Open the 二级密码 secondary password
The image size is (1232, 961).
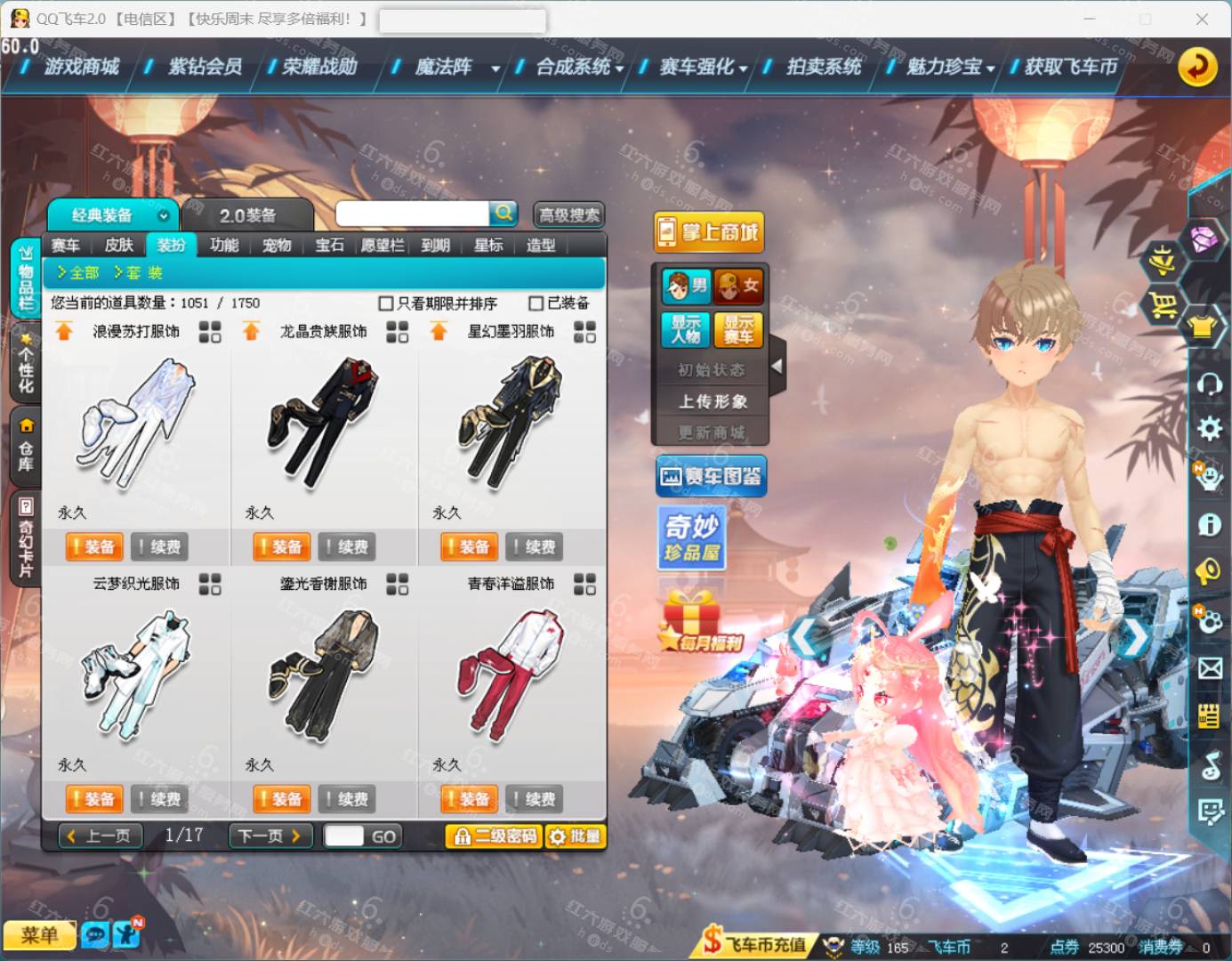(494, 836)
